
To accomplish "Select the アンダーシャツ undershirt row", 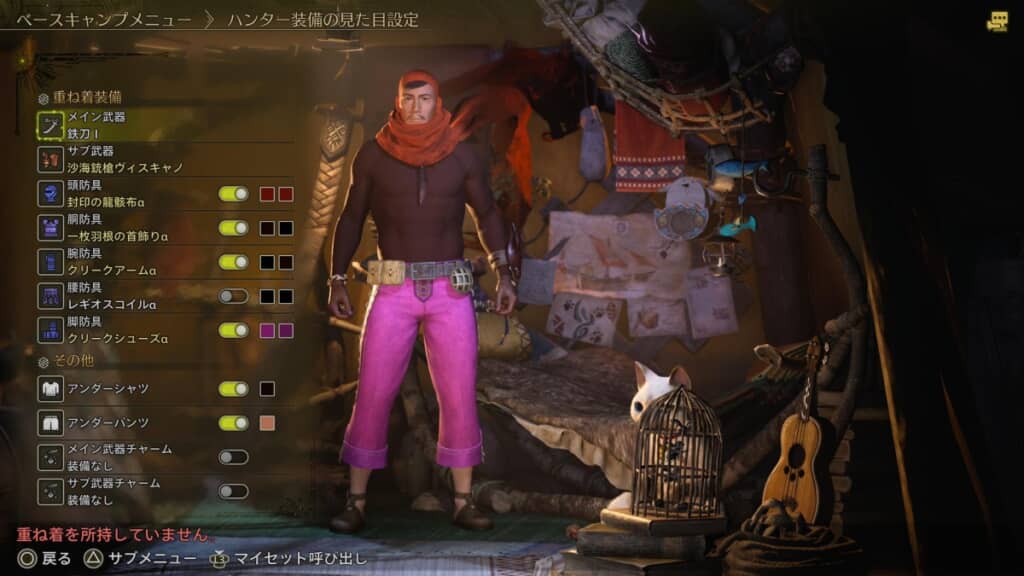I will [x=110, y=388].
